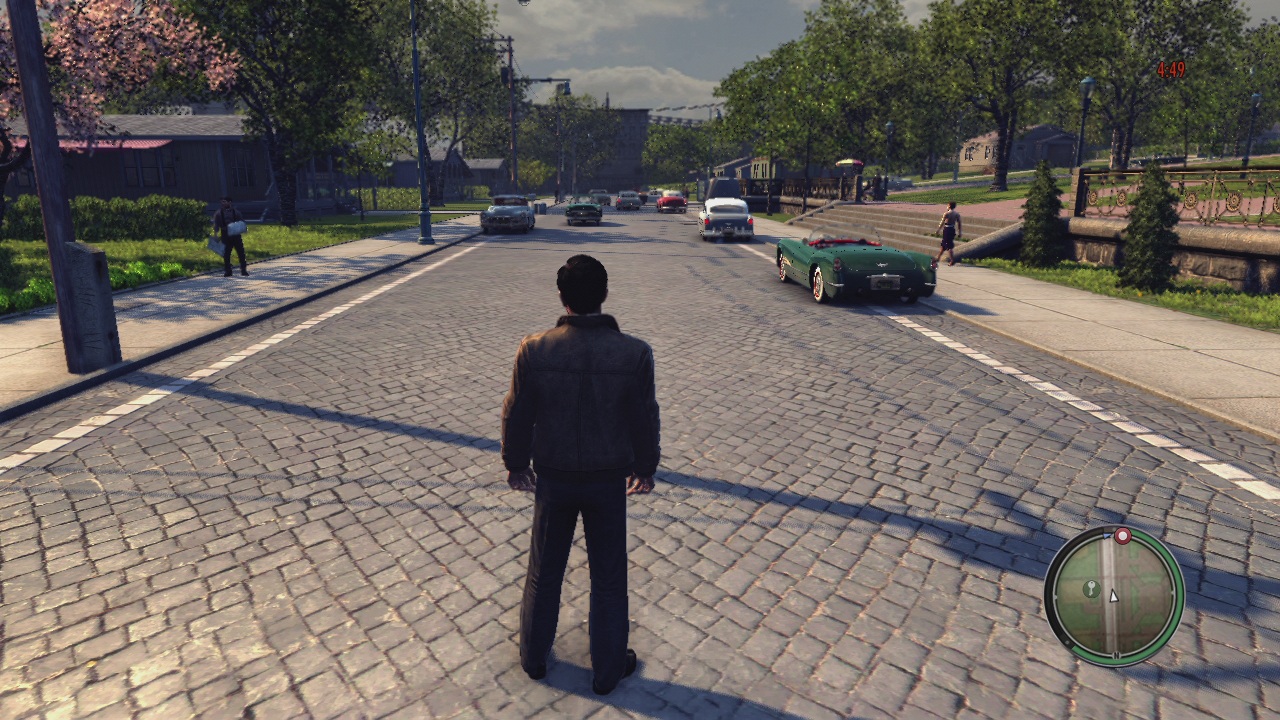Click the green key icon on minimap
Image resolution: width=1280 pixels, height=720 pixels.
pyautogui.click(x=1091, y=588)
